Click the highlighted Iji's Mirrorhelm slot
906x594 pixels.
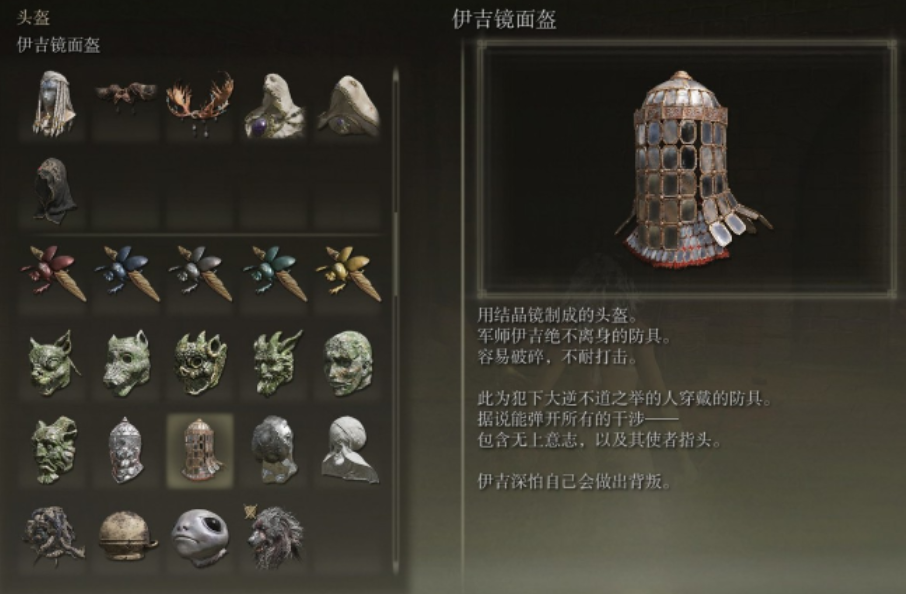(x=199, y=450)
